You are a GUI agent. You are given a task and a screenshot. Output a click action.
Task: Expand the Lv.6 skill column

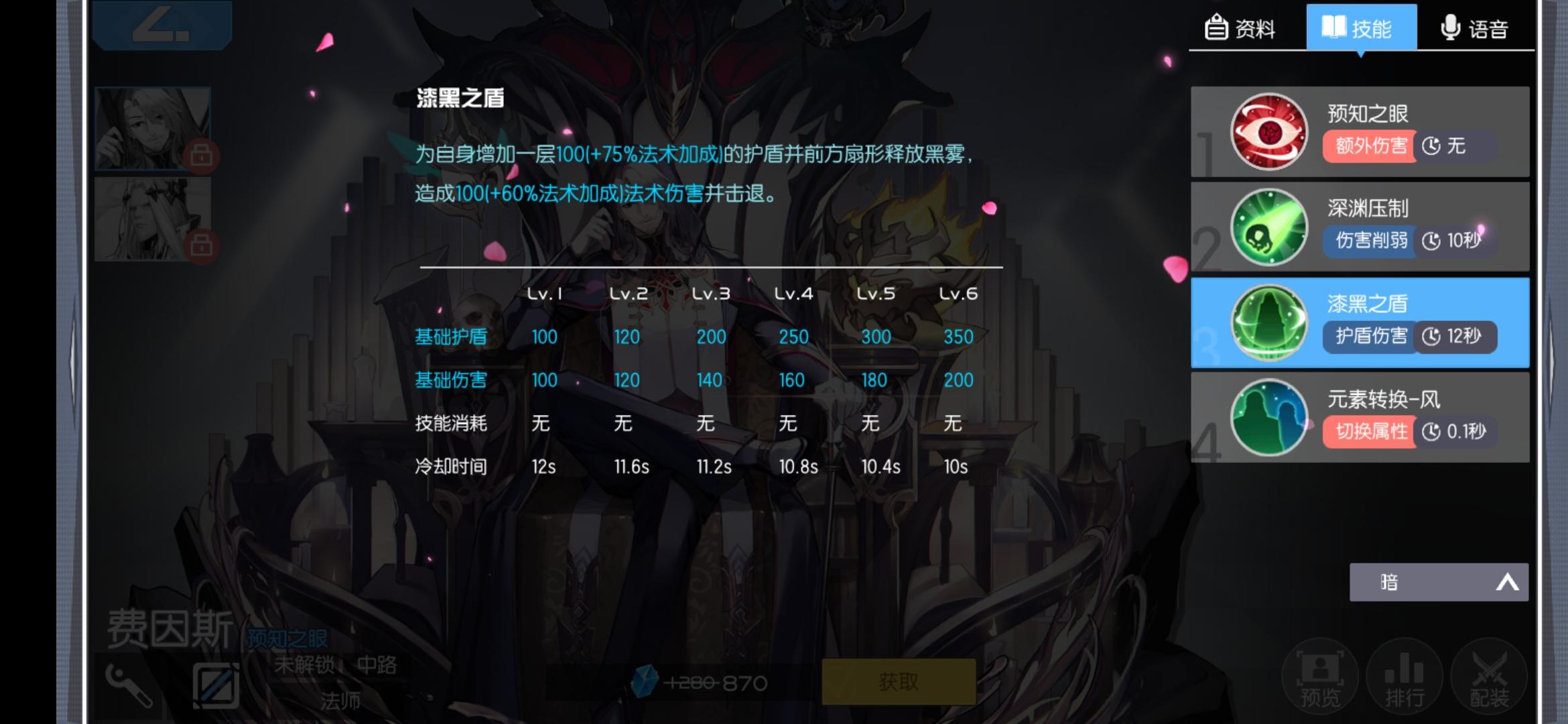[x=958, y=293]
